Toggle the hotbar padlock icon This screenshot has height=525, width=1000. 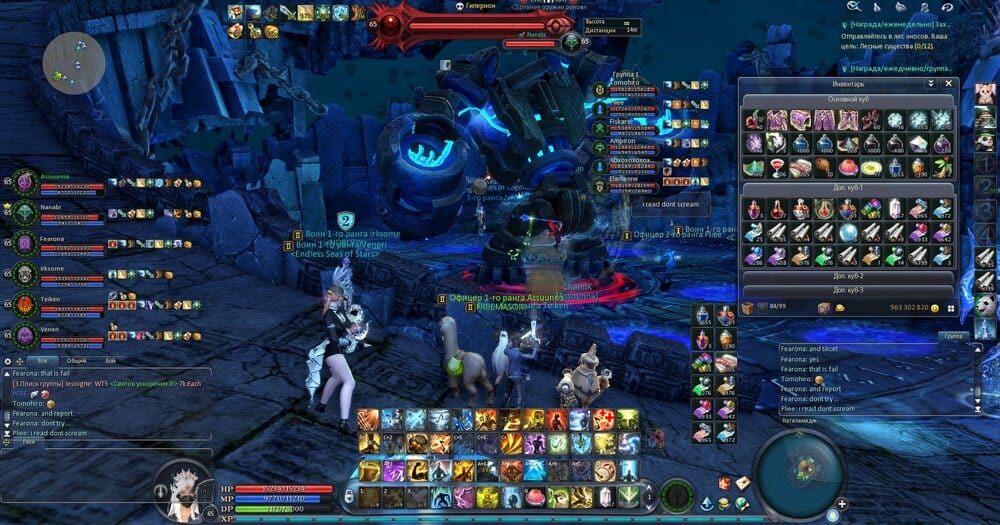(x=349, y=495)
